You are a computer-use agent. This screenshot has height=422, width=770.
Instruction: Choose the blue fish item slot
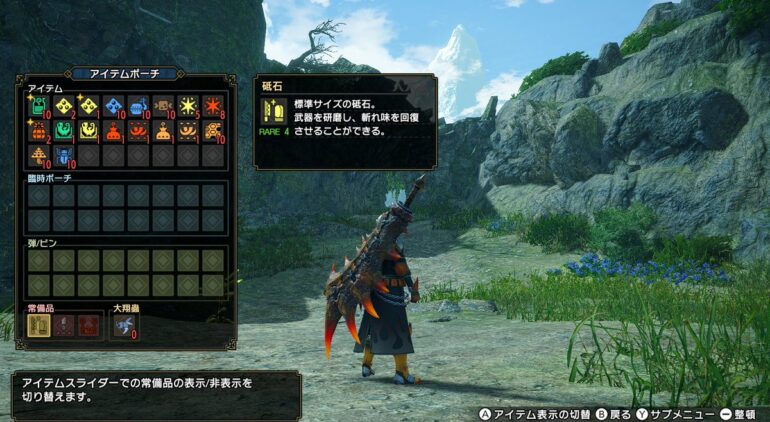click(x=138, y=106)
